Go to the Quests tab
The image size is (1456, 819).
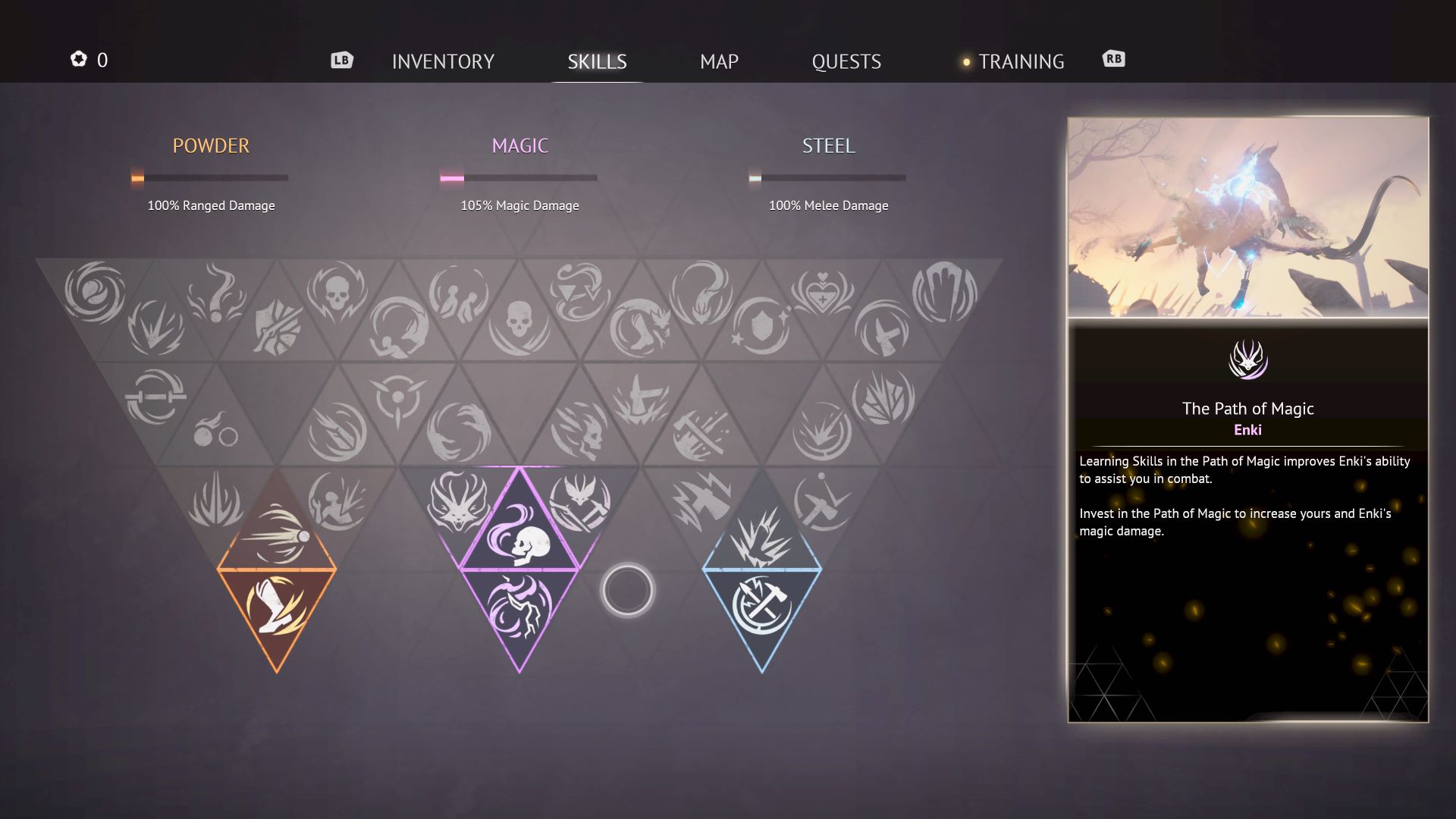pos(846,61)
